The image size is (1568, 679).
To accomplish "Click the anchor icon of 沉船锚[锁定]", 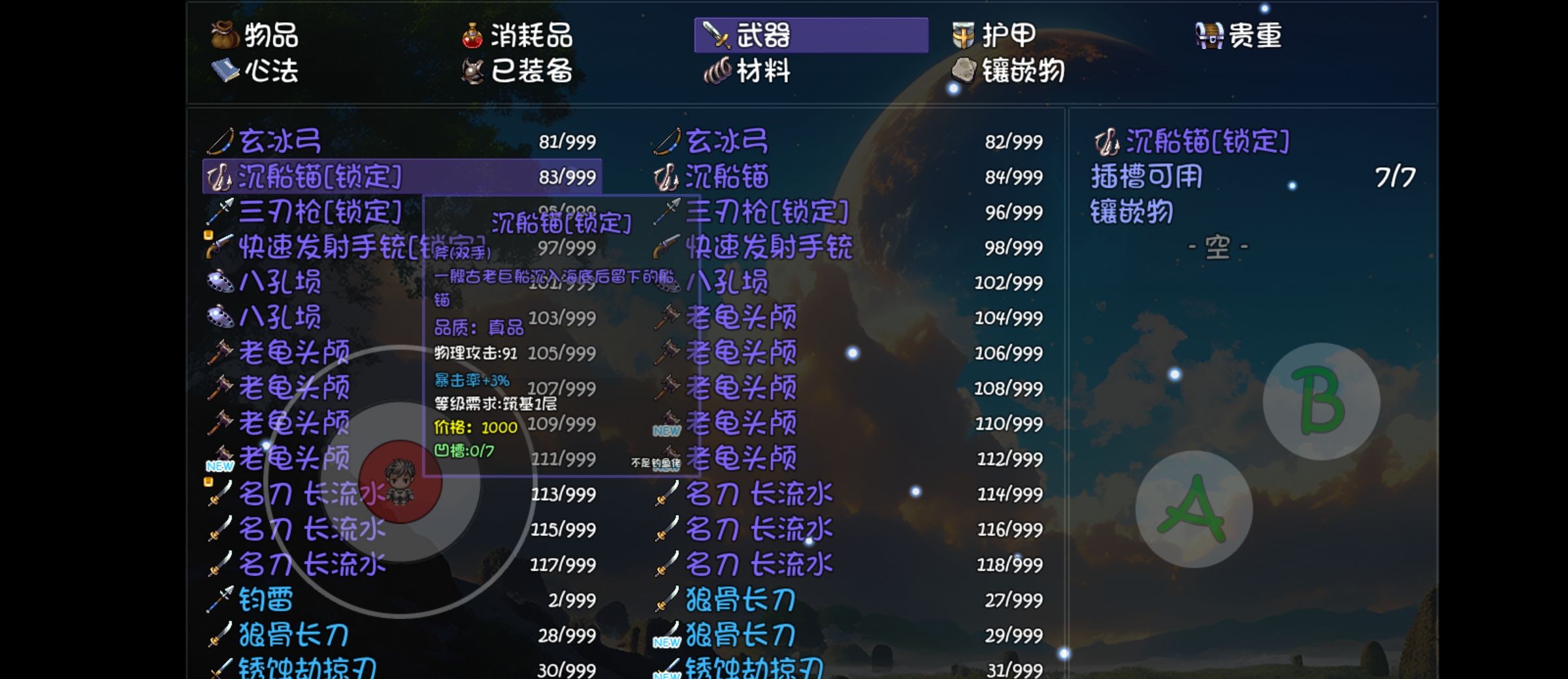I will [x=219, y=176].
